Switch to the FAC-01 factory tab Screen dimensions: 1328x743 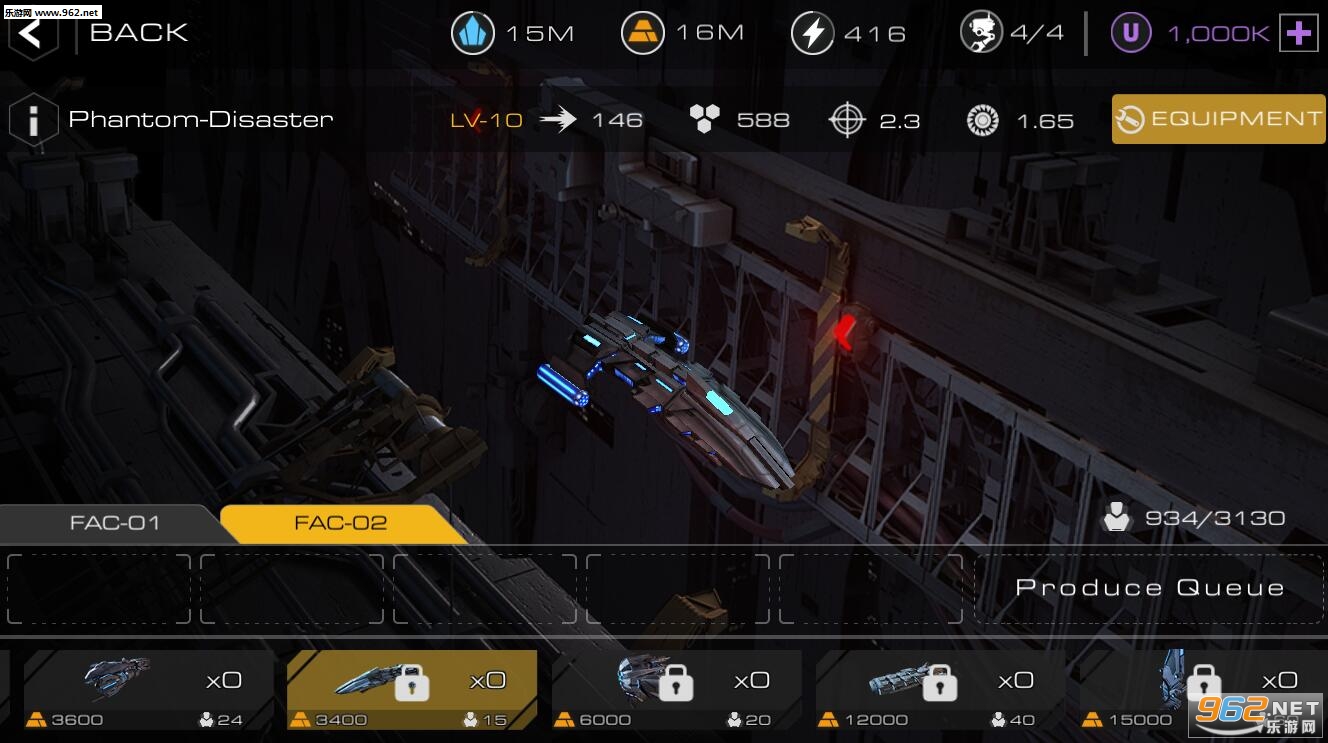pos(114,523)
